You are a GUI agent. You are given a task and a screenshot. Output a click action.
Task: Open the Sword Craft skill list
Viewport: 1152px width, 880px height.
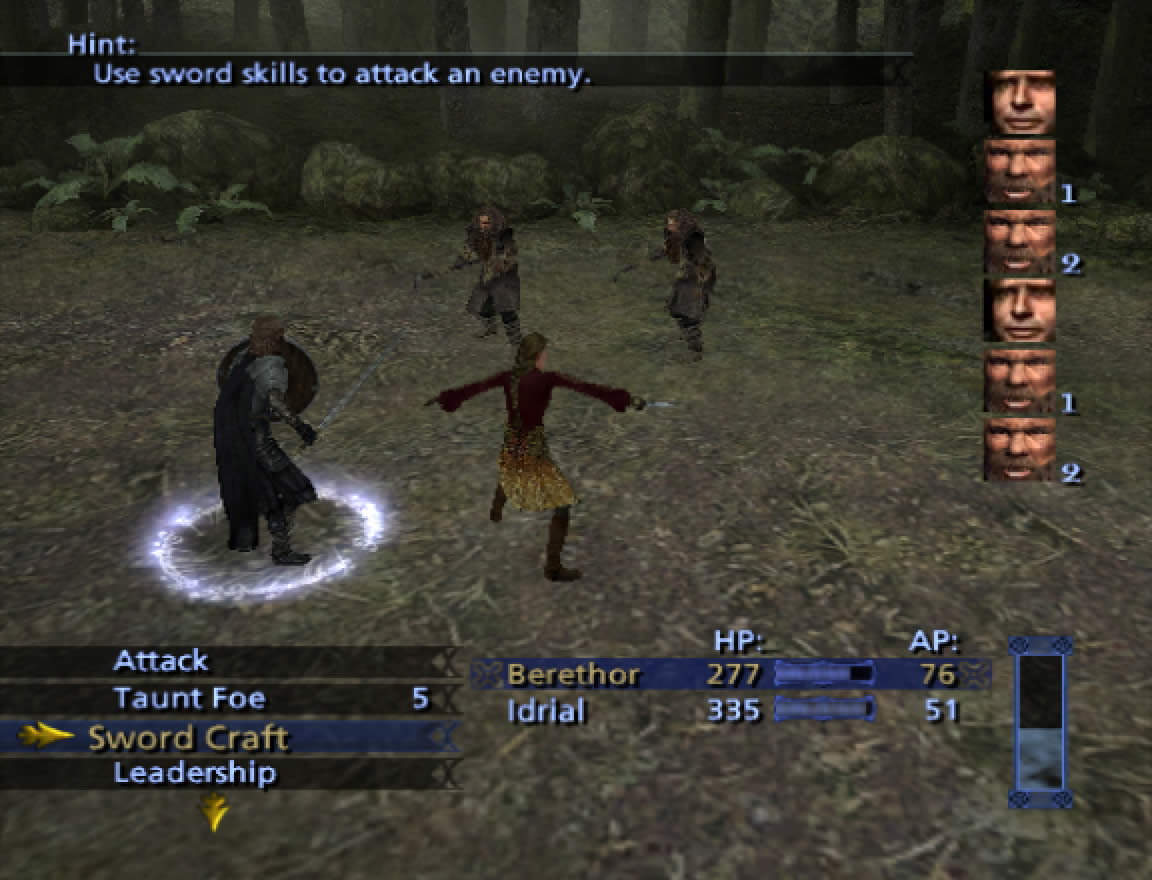click(x=188, y=737)
